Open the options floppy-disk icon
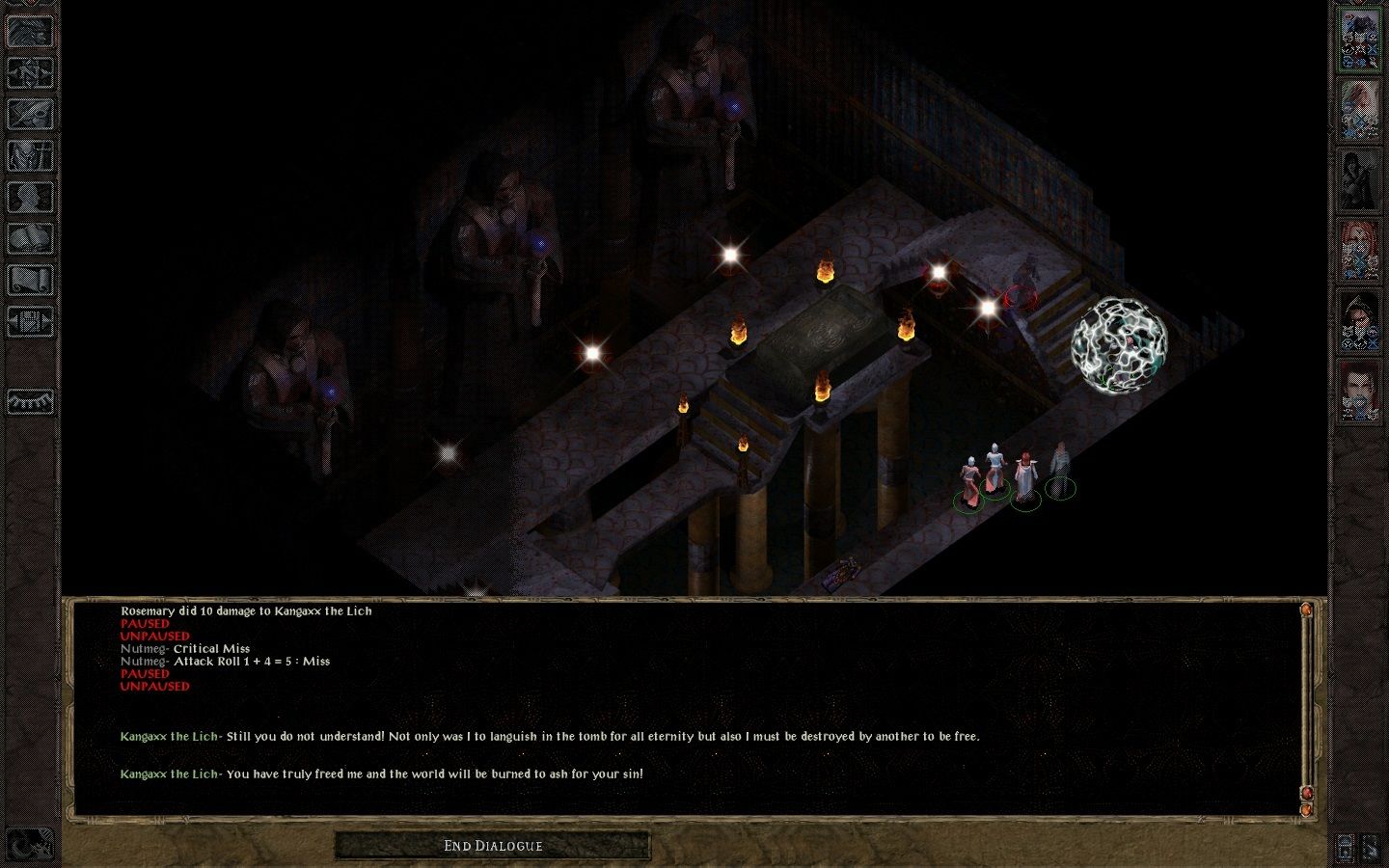Viewport: 1389px width, 868px height. [x=30, y=321]
